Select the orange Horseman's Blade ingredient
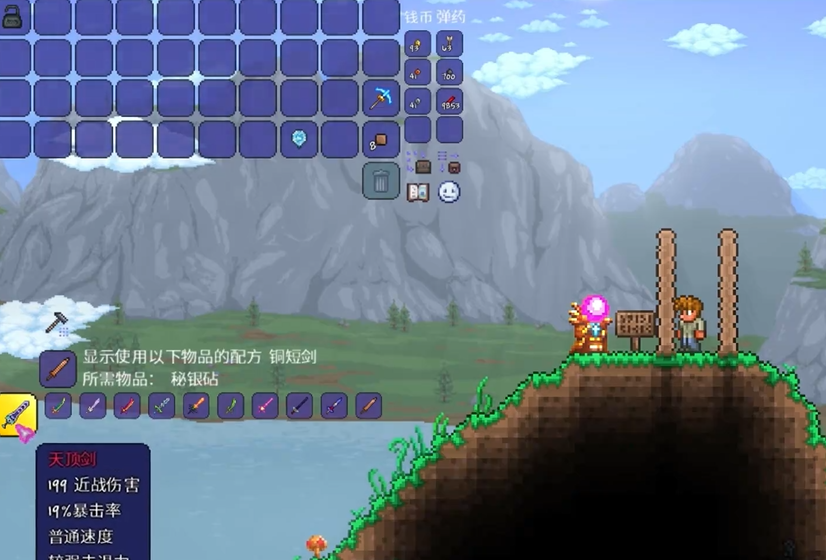826x560 pixels. coord(196,406)
